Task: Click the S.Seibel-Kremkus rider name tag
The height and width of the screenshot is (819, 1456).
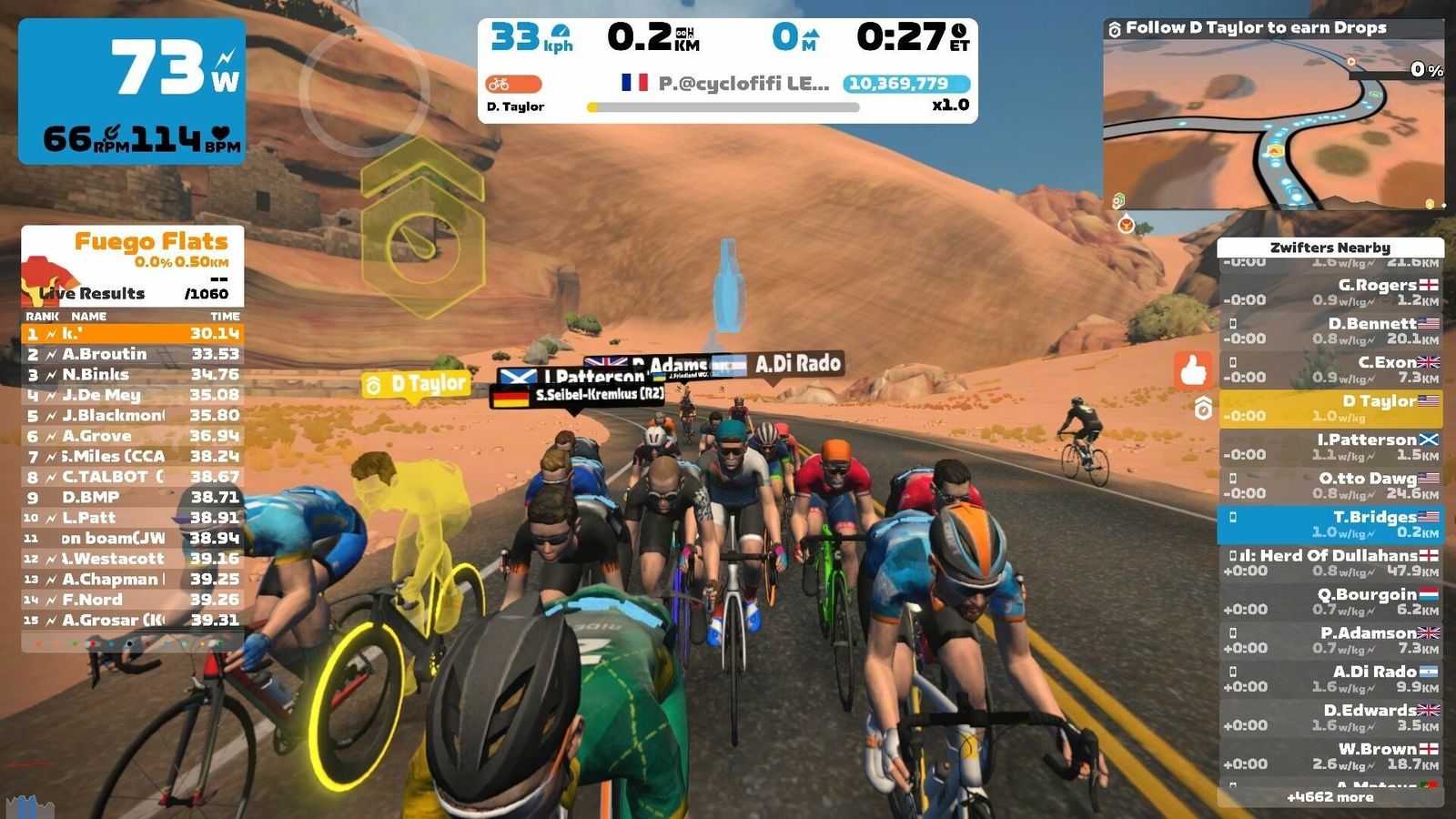Action: point(578,396)
